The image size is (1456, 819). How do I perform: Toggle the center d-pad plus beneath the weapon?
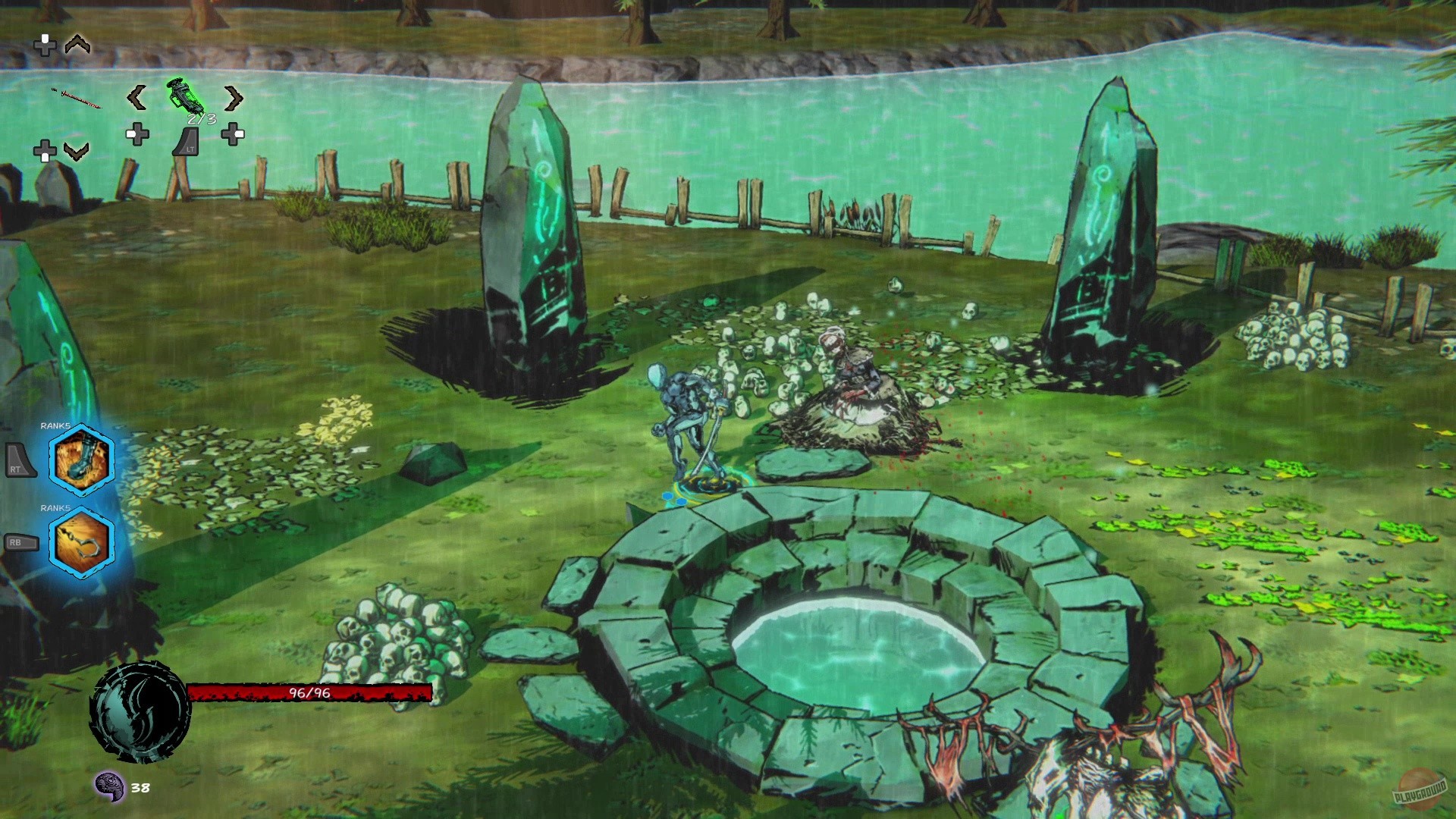point(137,134)
